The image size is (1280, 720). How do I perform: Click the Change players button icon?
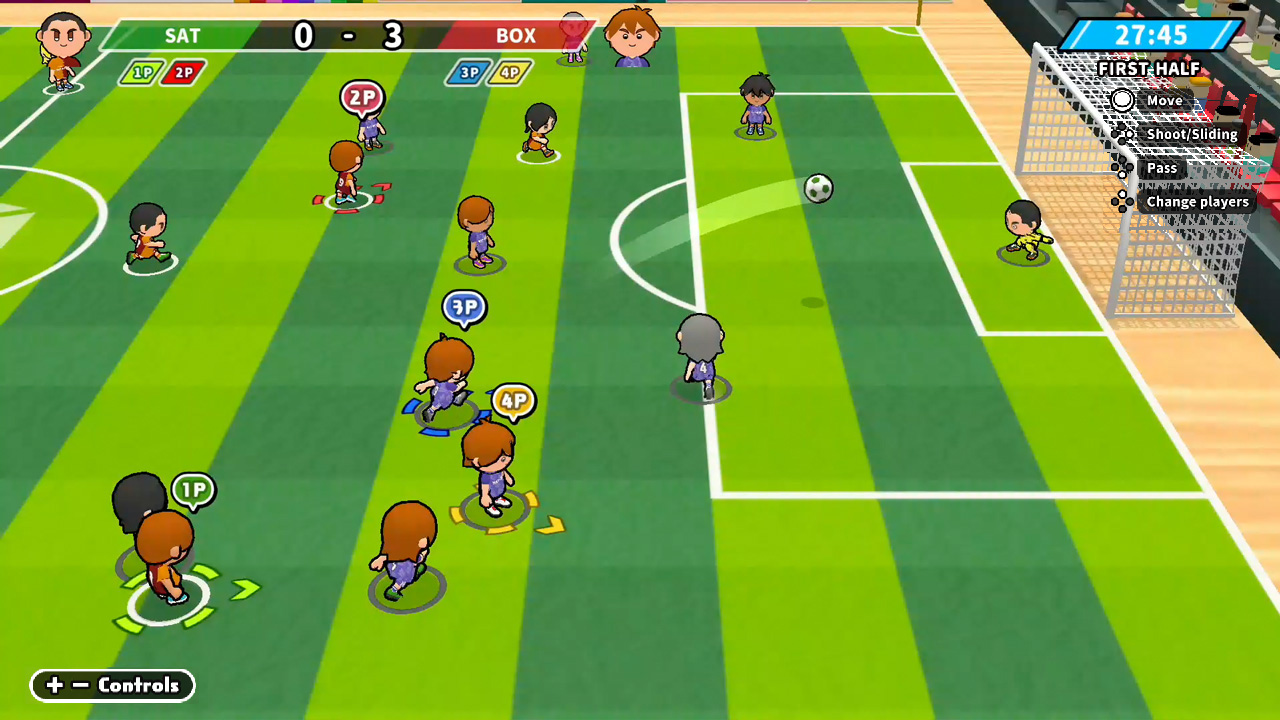(1122, 201)
